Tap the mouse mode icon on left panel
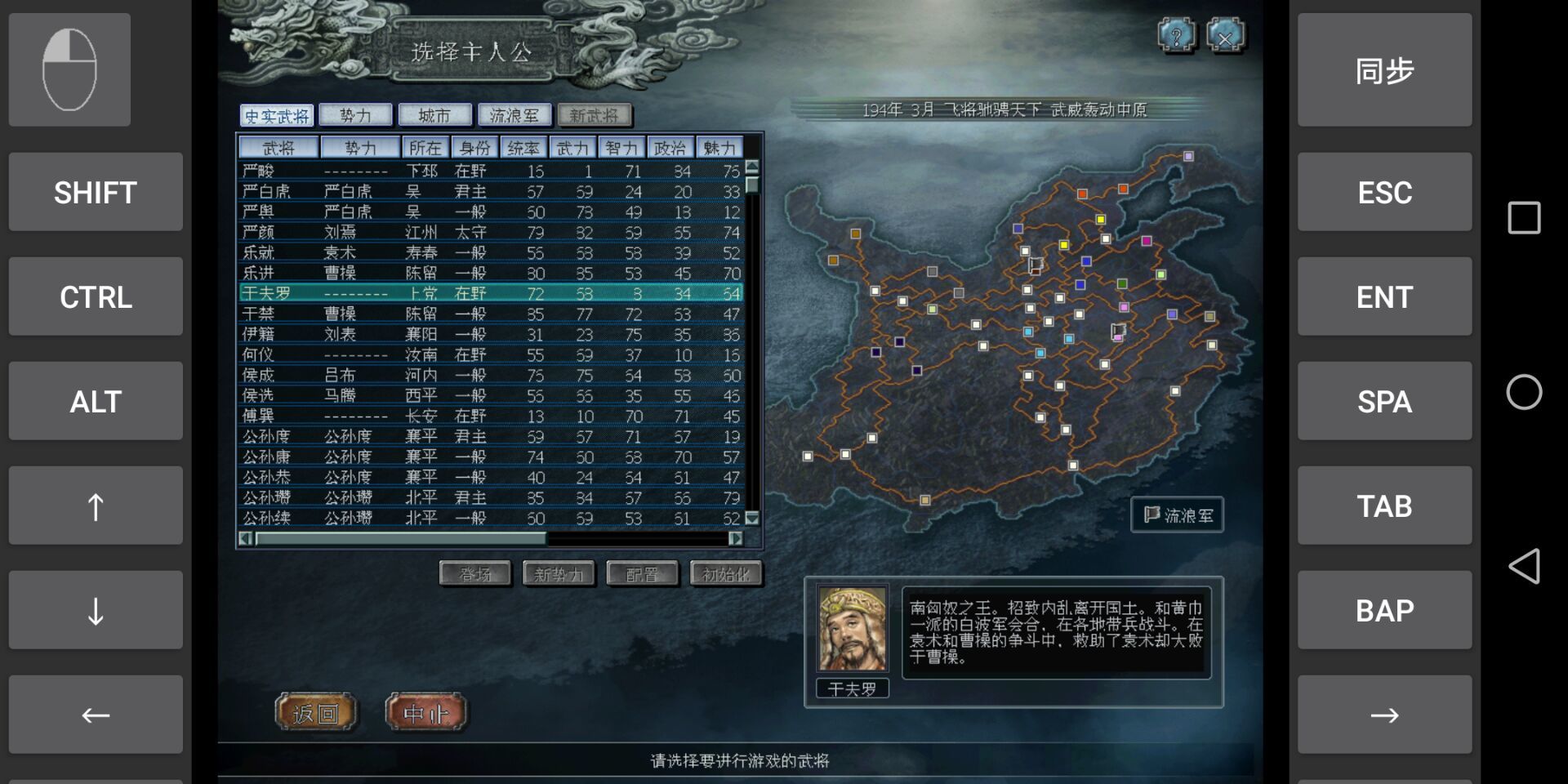The height and width of the screenshot is (784, 1568). click(x=69, y=69)
